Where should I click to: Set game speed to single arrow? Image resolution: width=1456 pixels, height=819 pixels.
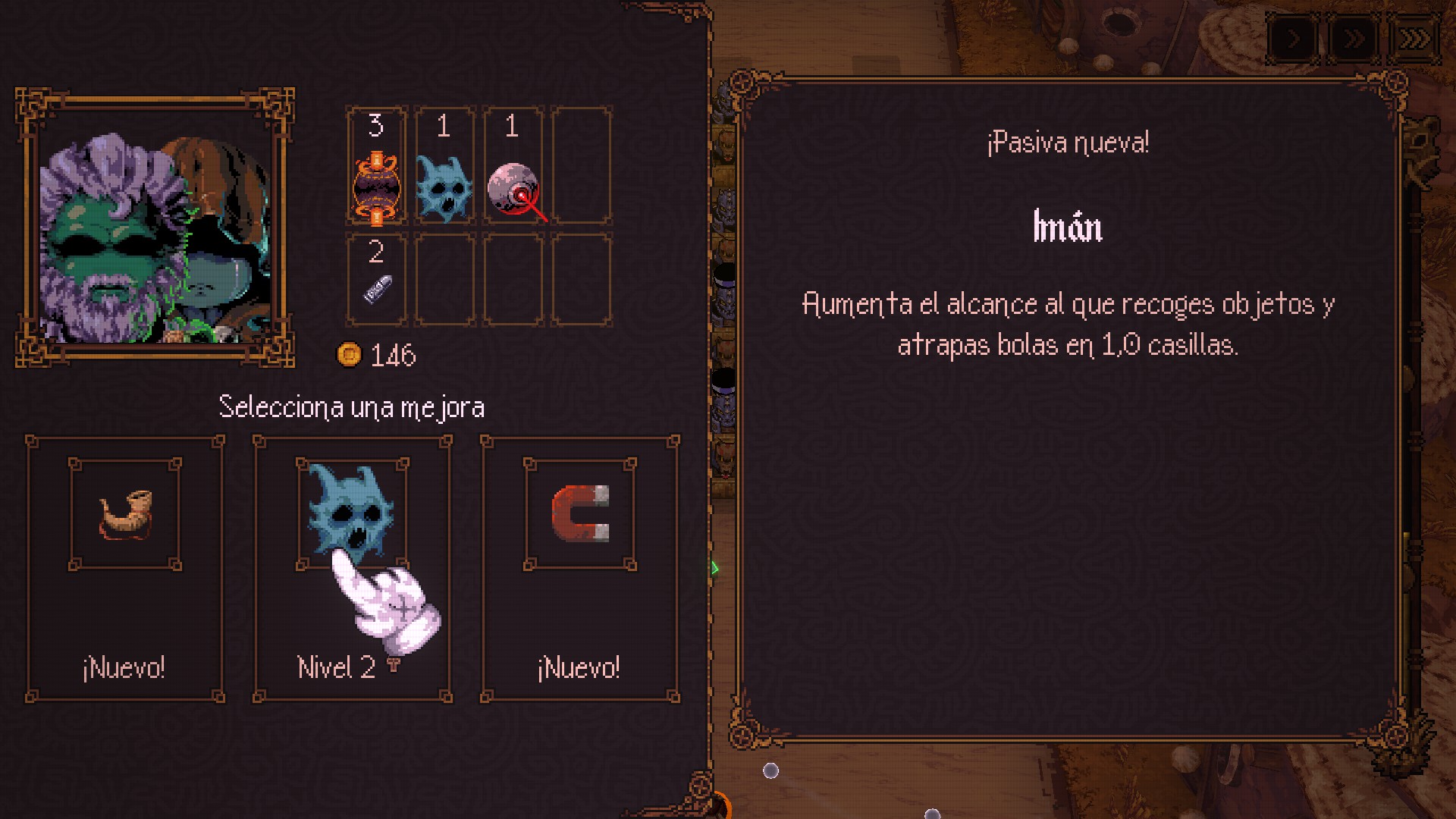(1294, 39)
